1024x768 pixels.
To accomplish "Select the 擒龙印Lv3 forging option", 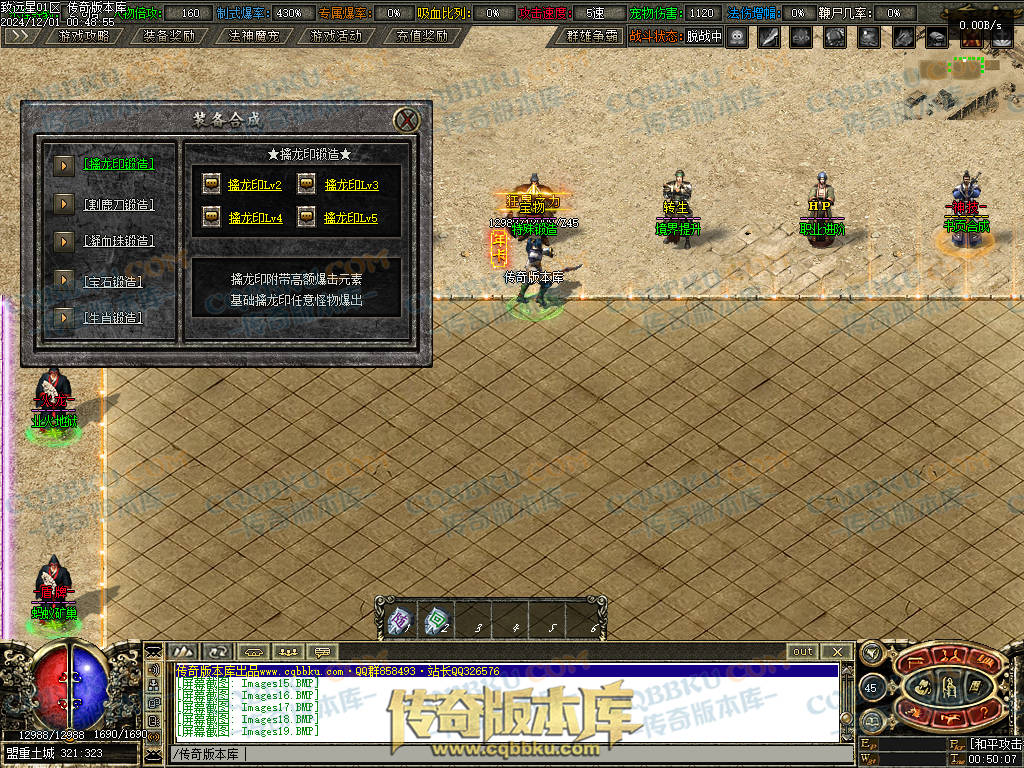I will coord(351,185).
